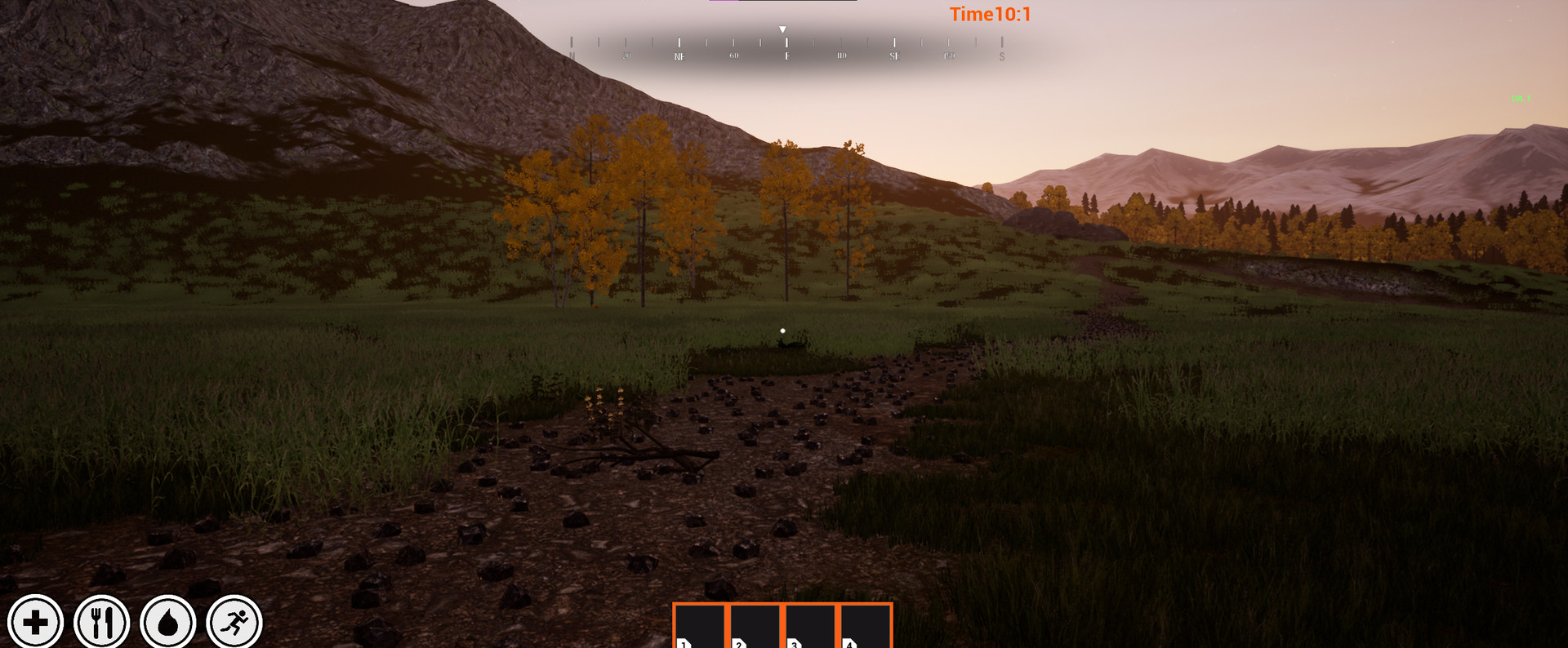
Task: Click the purple segment of the top status bar
Action: [723, 2]
